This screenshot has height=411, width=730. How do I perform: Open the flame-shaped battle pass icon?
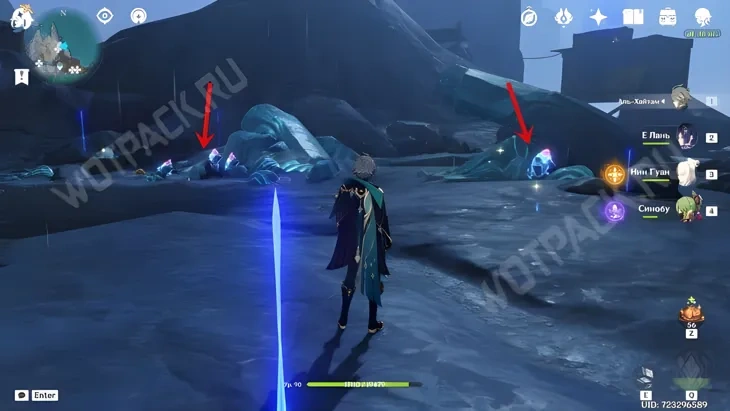click(x=563, y=17)
